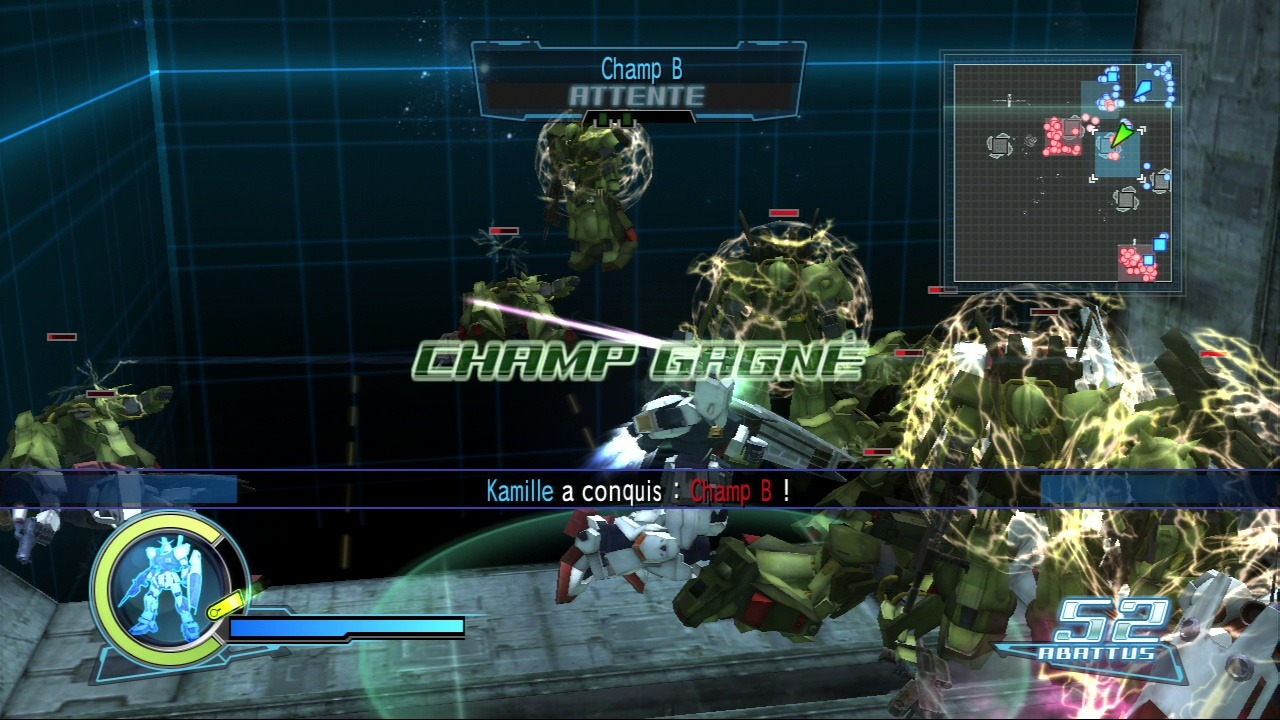Click the battlefield minimap
This screenshot has height=720, width=1280.
(1061, 173)
